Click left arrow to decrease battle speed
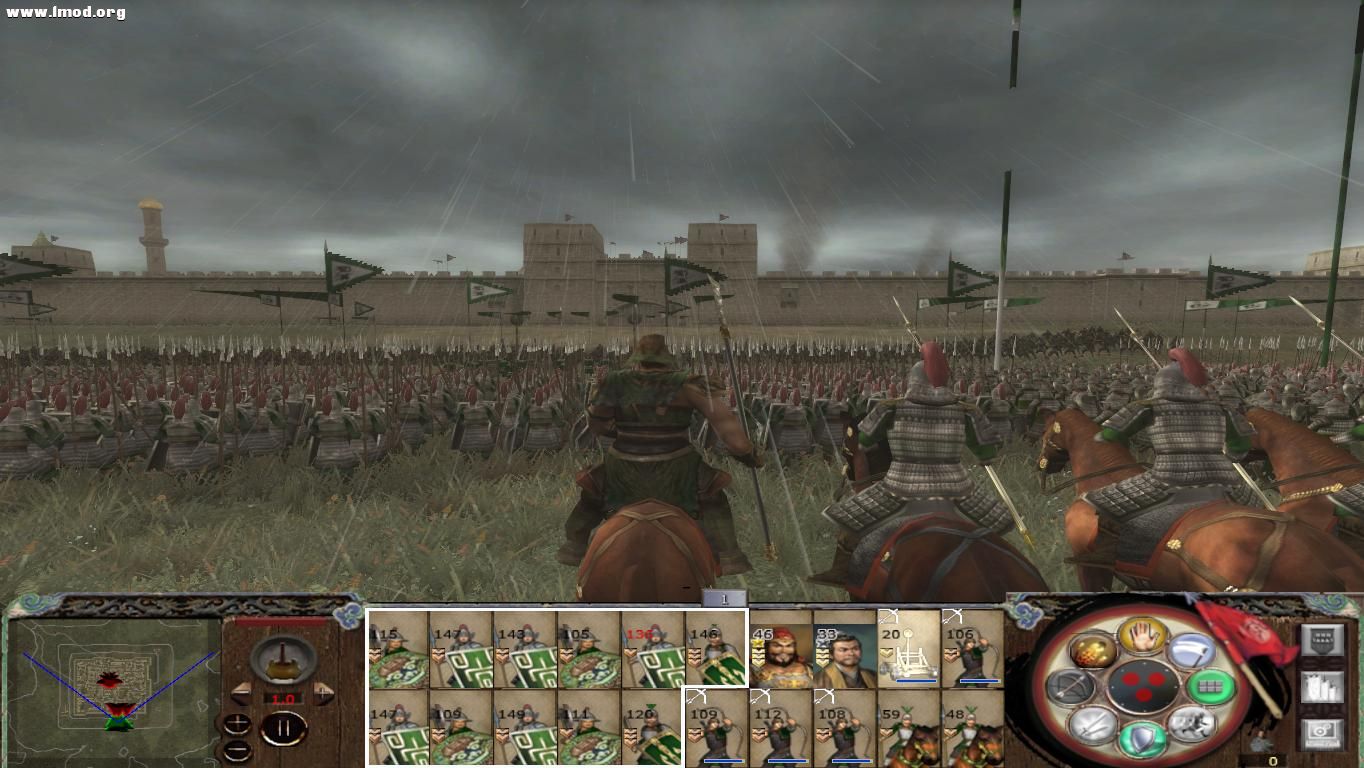The image size is (1364, 768). pyautogui.click(x=242, y=693)
